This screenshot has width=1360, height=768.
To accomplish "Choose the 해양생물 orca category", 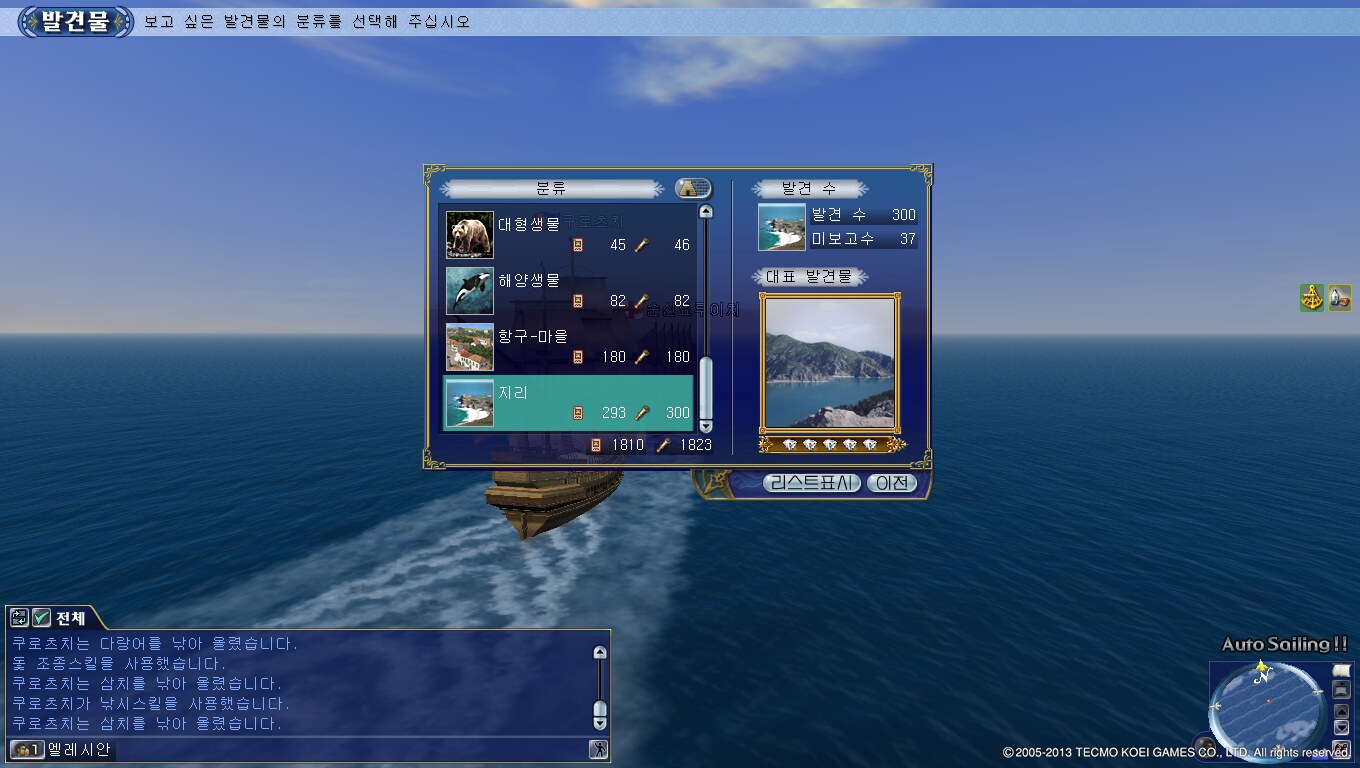I will click(568, 290).
